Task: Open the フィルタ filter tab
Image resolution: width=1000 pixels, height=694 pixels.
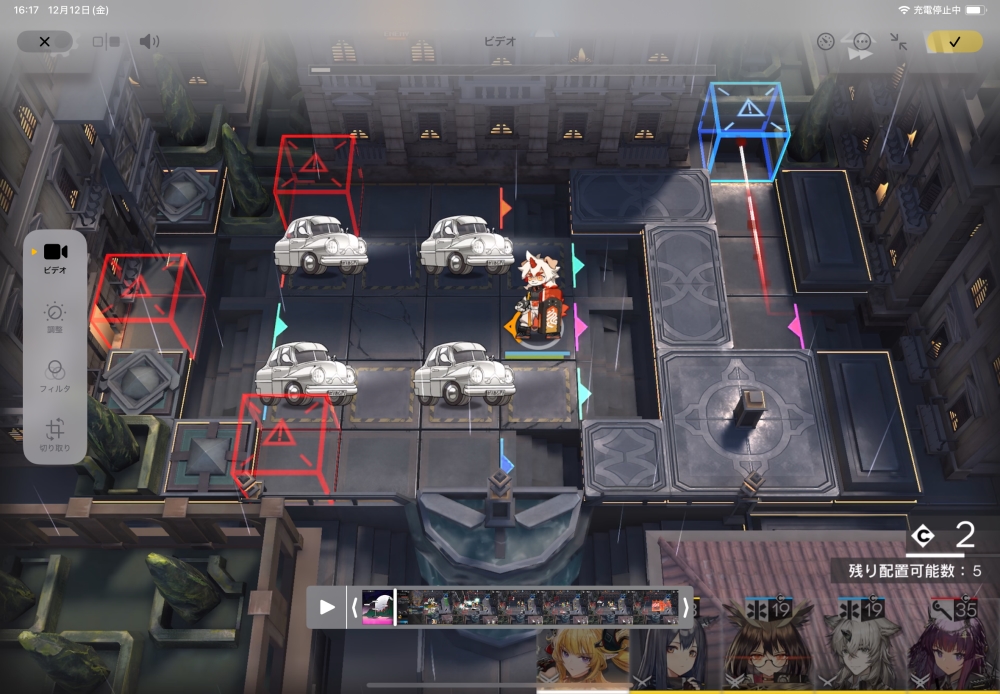Action: tap(55, 374)
